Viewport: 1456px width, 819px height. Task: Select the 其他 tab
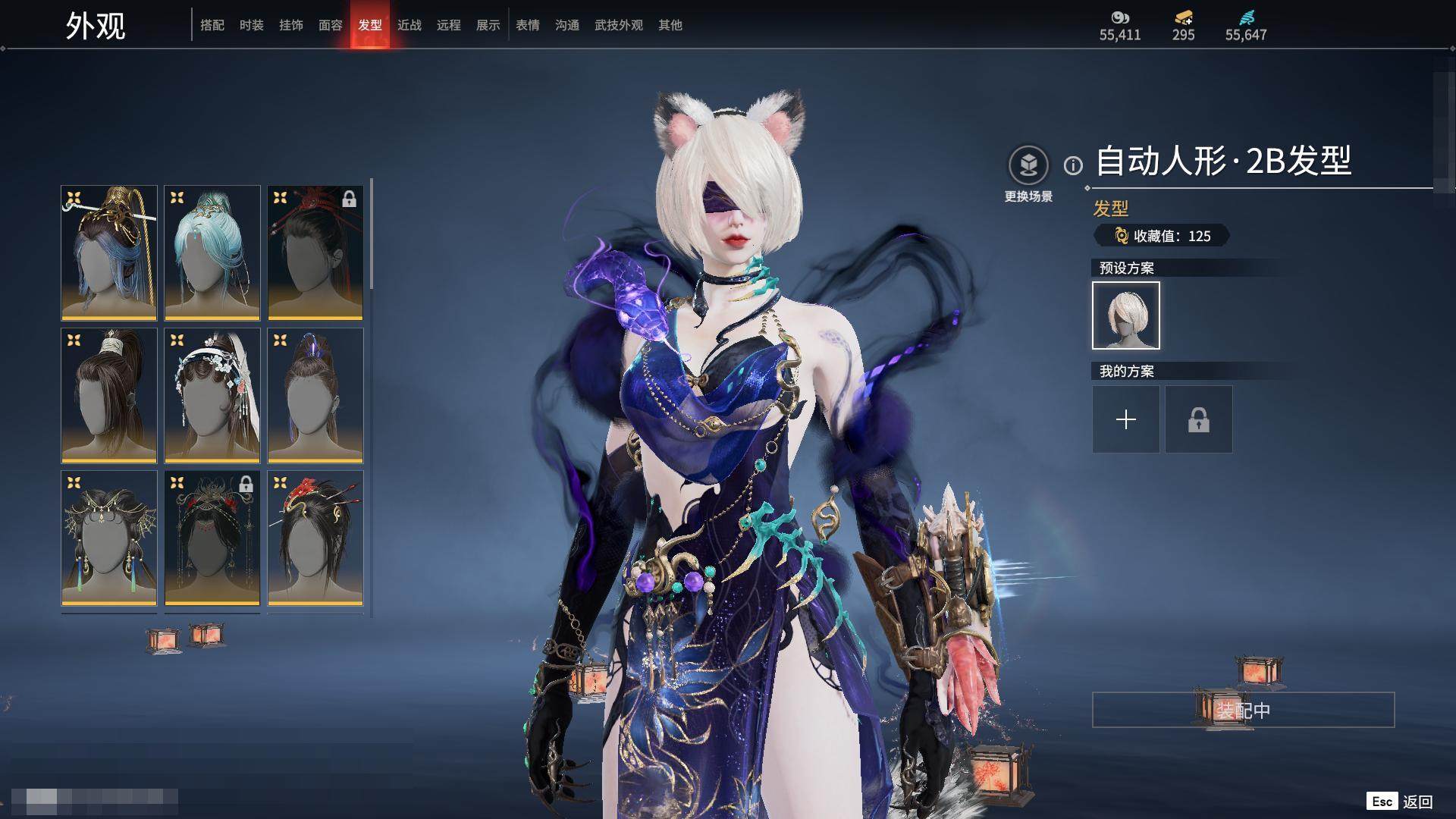[670, 25]
